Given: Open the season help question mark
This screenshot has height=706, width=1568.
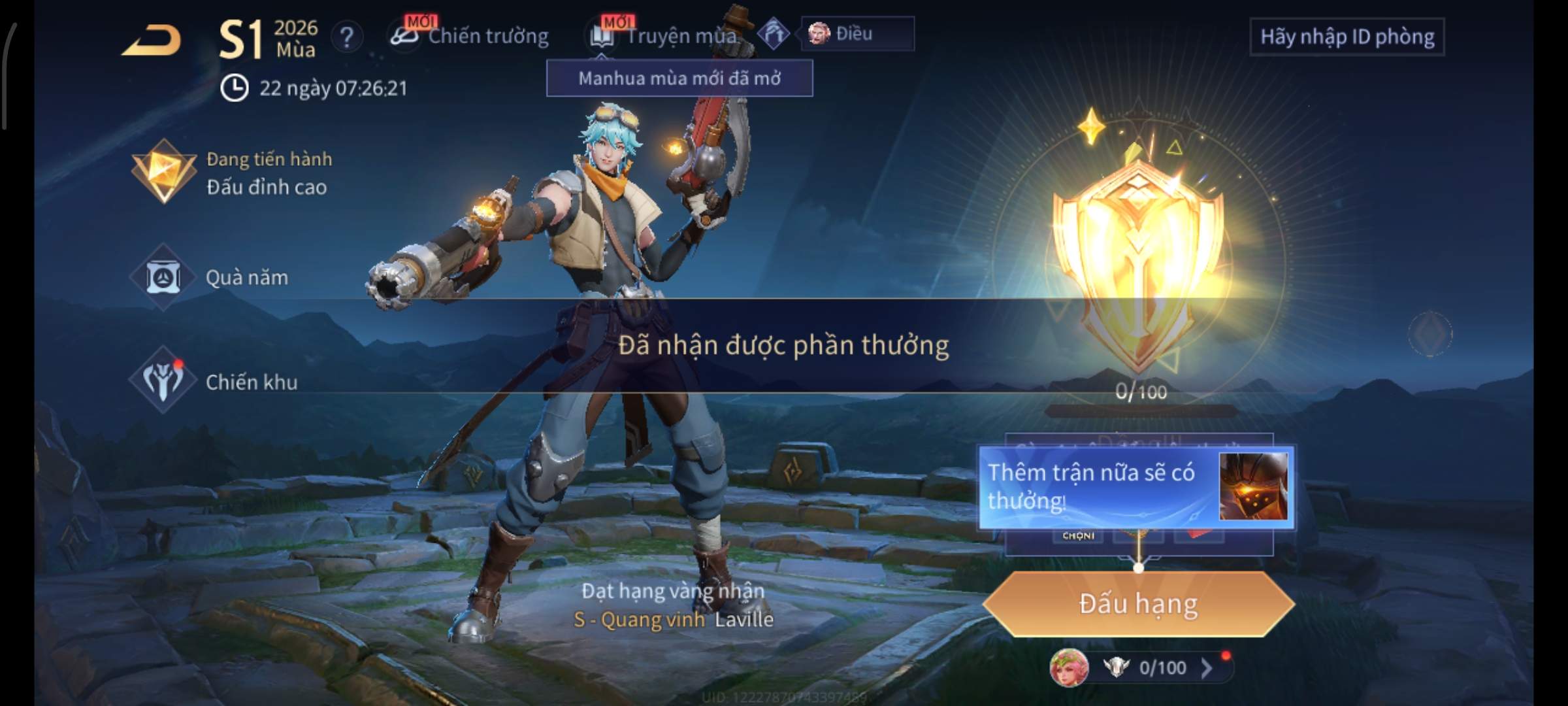Looking at the screenshot, I should coord(346,37).
